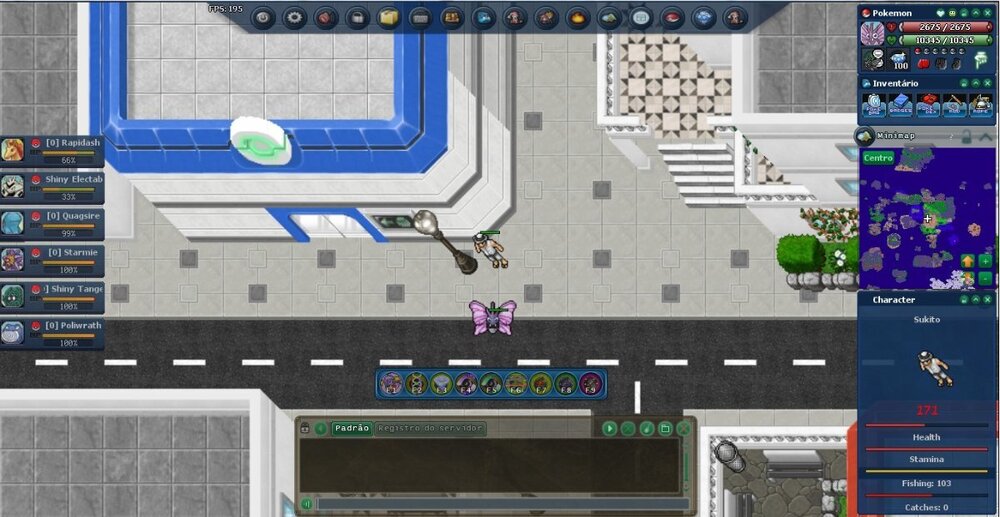Activate the F1 move on the skill bar
The height and width of the screenshot is (517, 1000).
pos(392,383)
